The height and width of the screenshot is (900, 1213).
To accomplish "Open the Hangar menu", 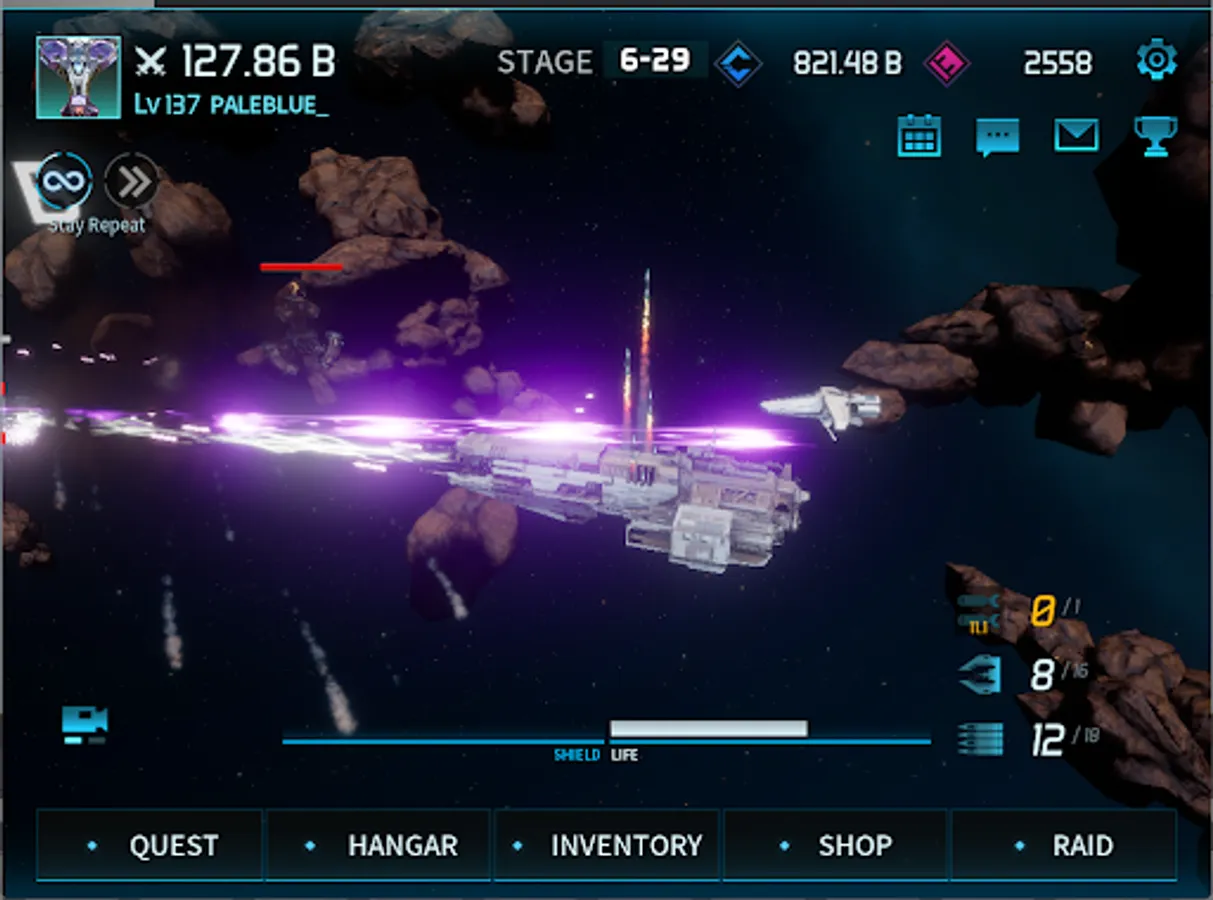I will click(379, 846).
